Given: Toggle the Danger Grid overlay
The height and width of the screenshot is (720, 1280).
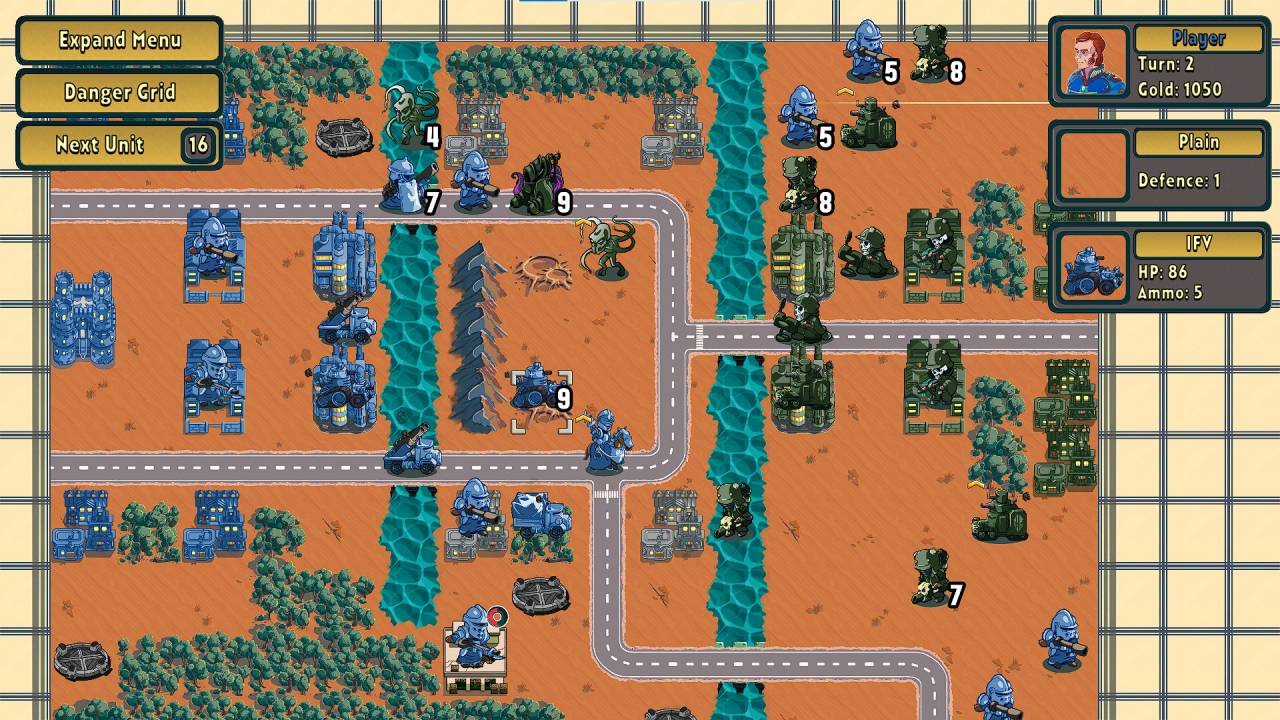Looking at the screenshot, I should pos(113,92).
